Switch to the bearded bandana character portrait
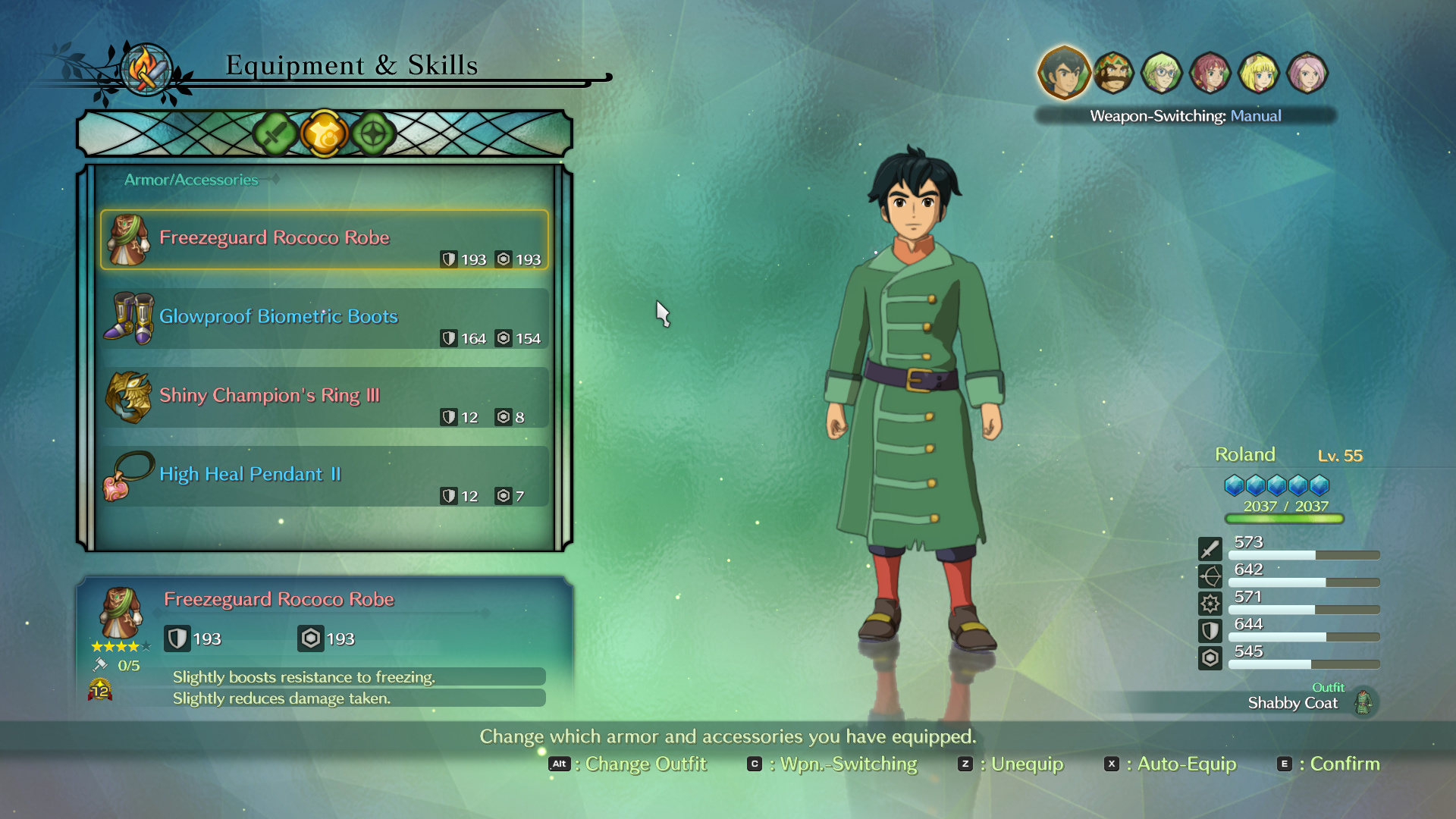Image resolution: width=1456 pixels, height=819 pixels. 1113,73
